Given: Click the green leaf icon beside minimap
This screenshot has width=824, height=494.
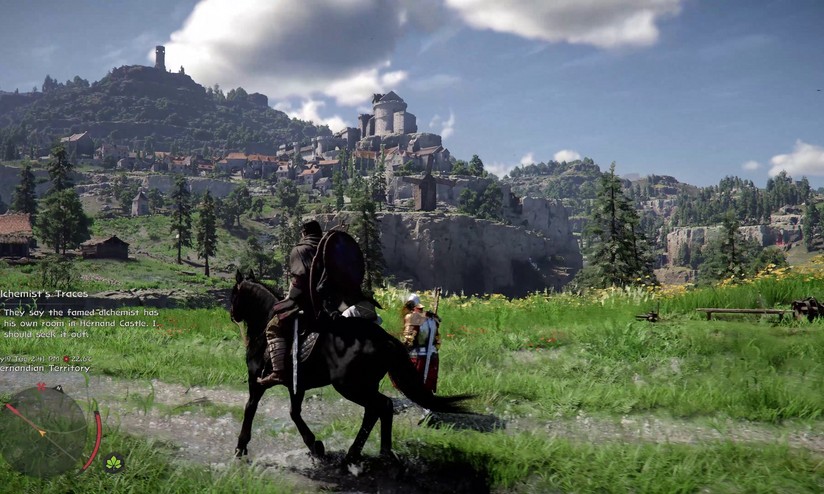Looking at the screenshot, I should point(113,462).
